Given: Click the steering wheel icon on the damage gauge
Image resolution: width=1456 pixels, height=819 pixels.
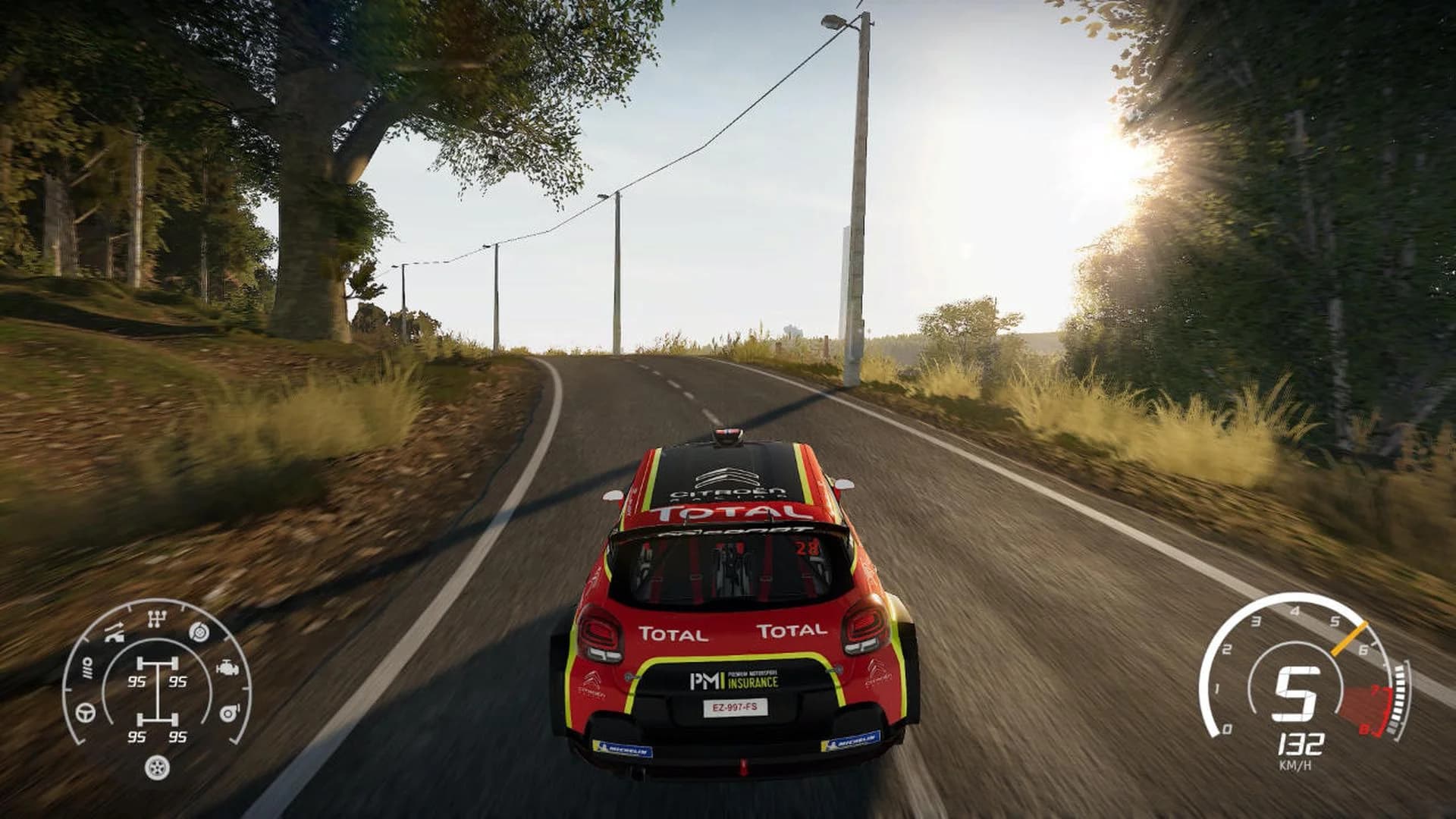Looking at the screenshot, I should tap(84, 712).
